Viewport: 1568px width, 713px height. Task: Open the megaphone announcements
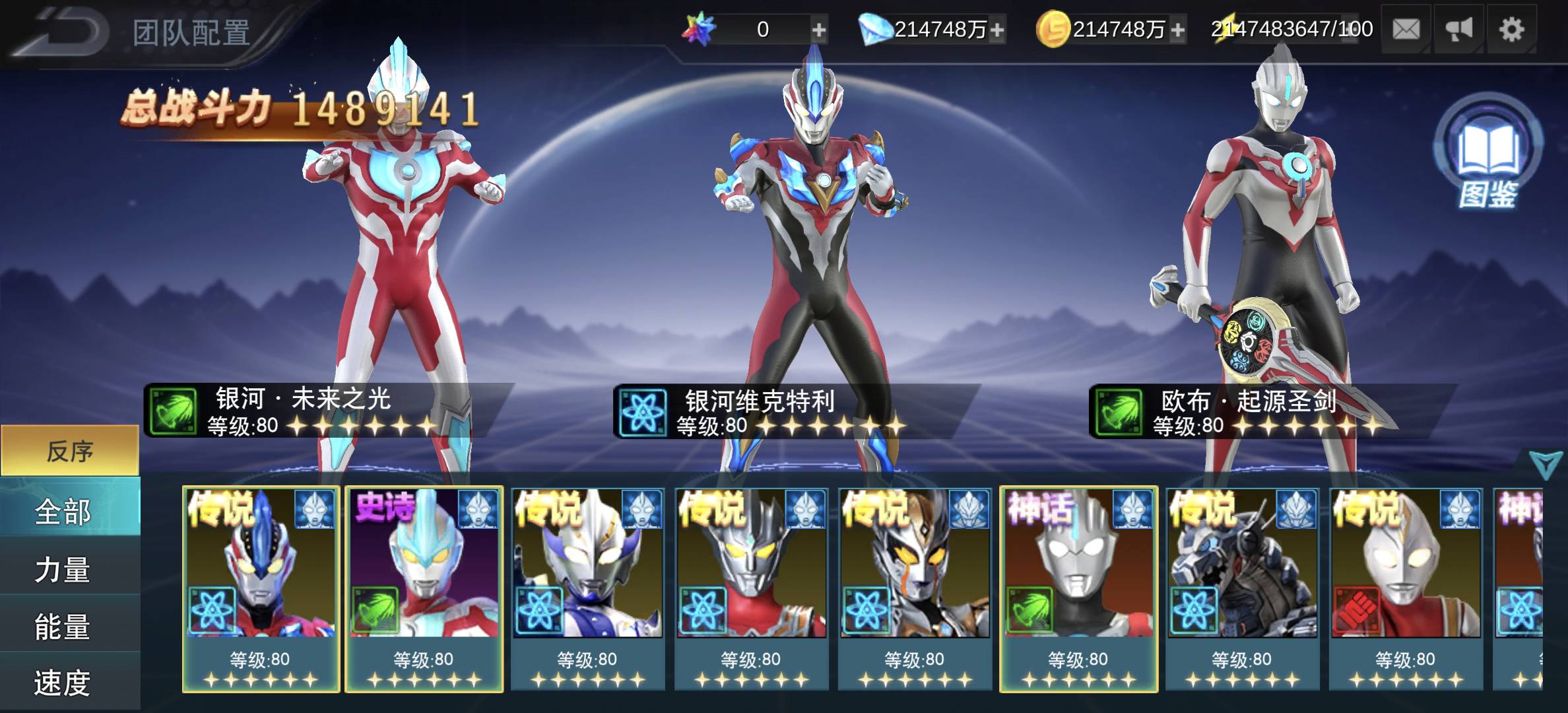pos(1459,30)
